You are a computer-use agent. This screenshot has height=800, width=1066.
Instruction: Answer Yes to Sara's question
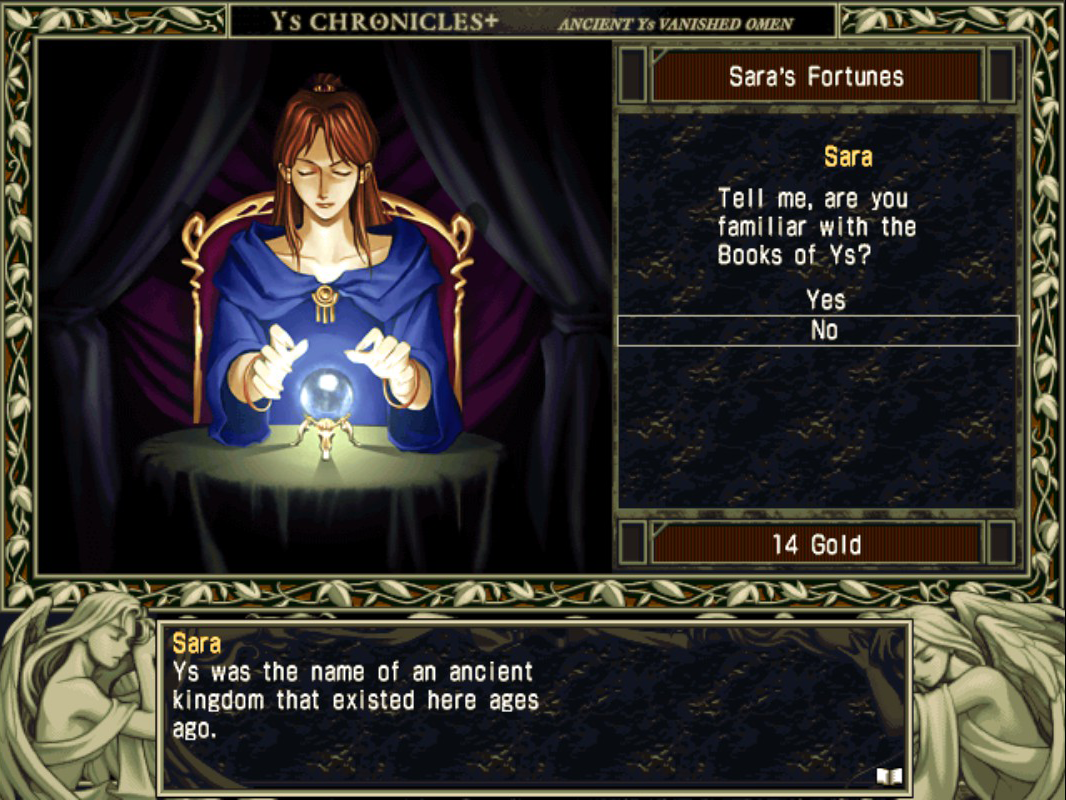(x=825, y=299)
